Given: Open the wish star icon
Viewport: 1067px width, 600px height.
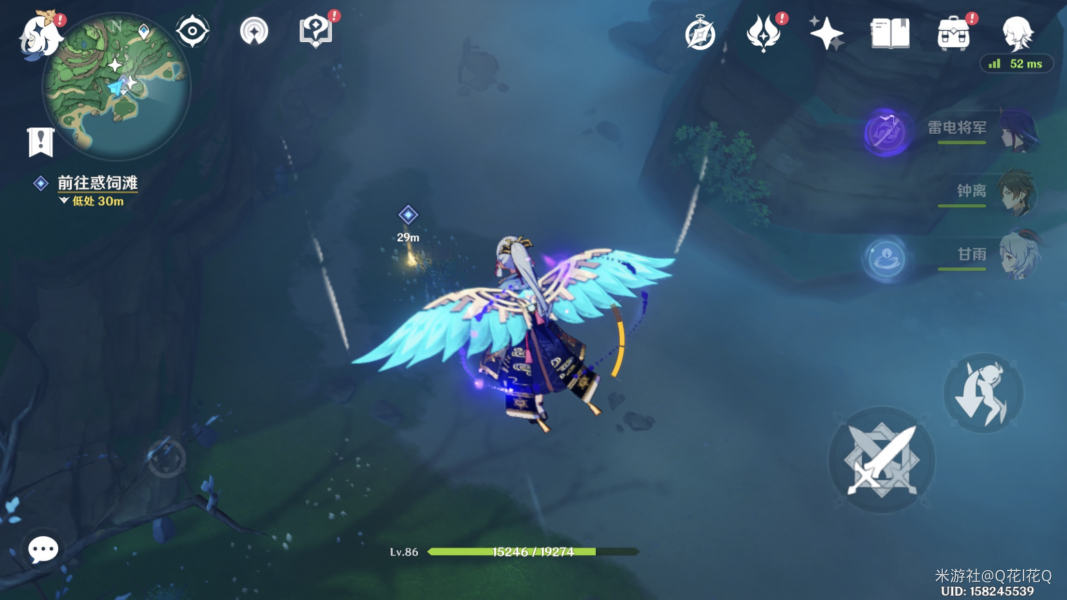Looking at the screenshot, I should (x=827, y=33).
